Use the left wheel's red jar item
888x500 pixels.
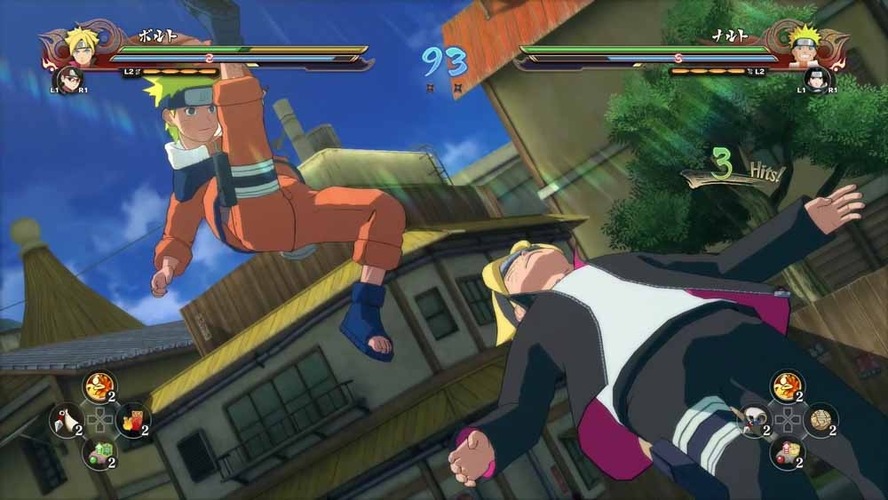[x=132, y=420]
